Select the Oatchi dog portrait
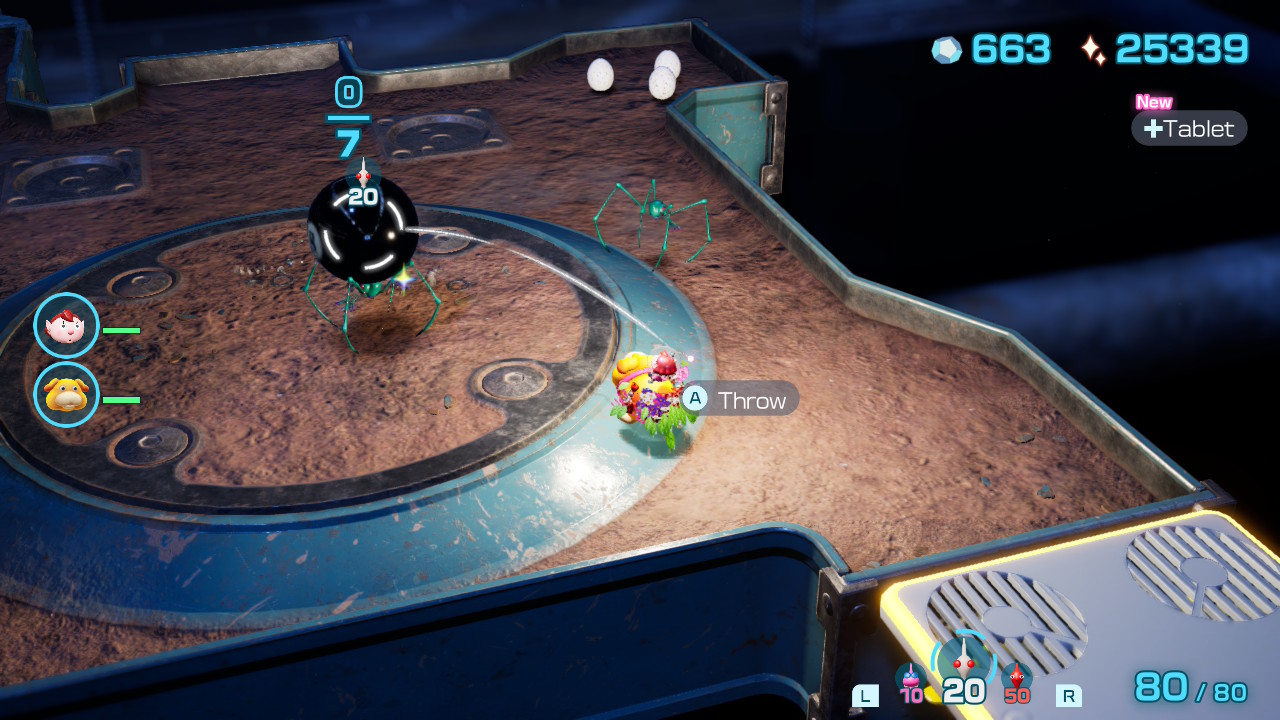 [66, 394]
